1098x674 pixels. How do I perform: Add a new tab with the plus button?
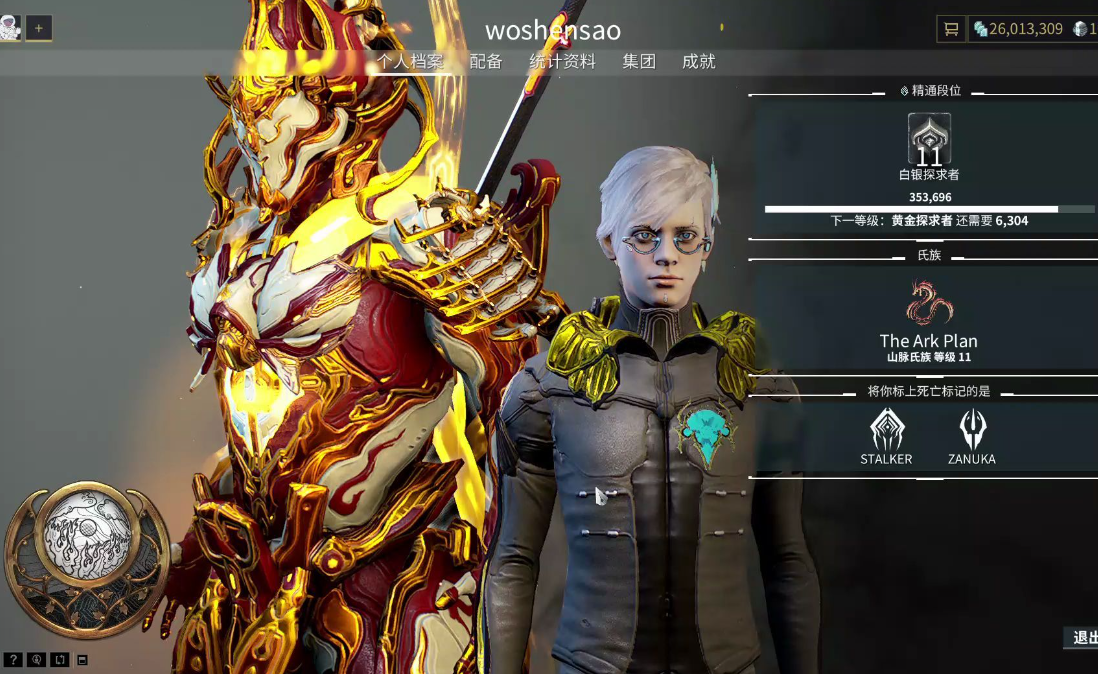click(x=39, y=28)
